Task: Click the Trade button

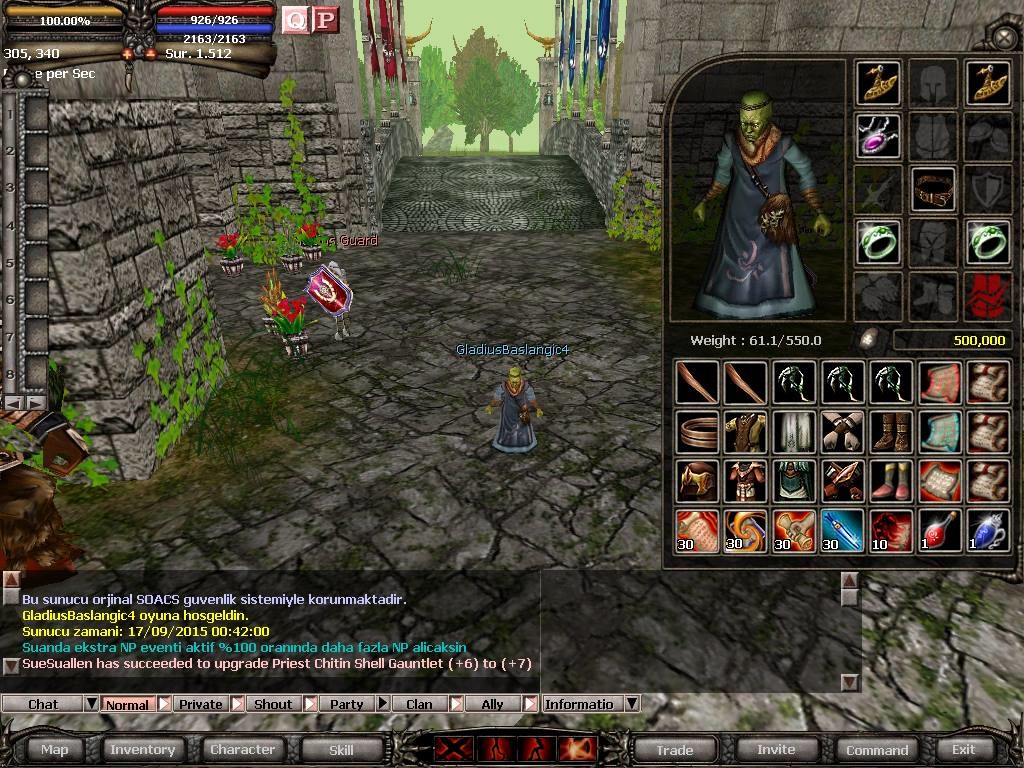Action: pyautogui.click(x=674, y=749)
